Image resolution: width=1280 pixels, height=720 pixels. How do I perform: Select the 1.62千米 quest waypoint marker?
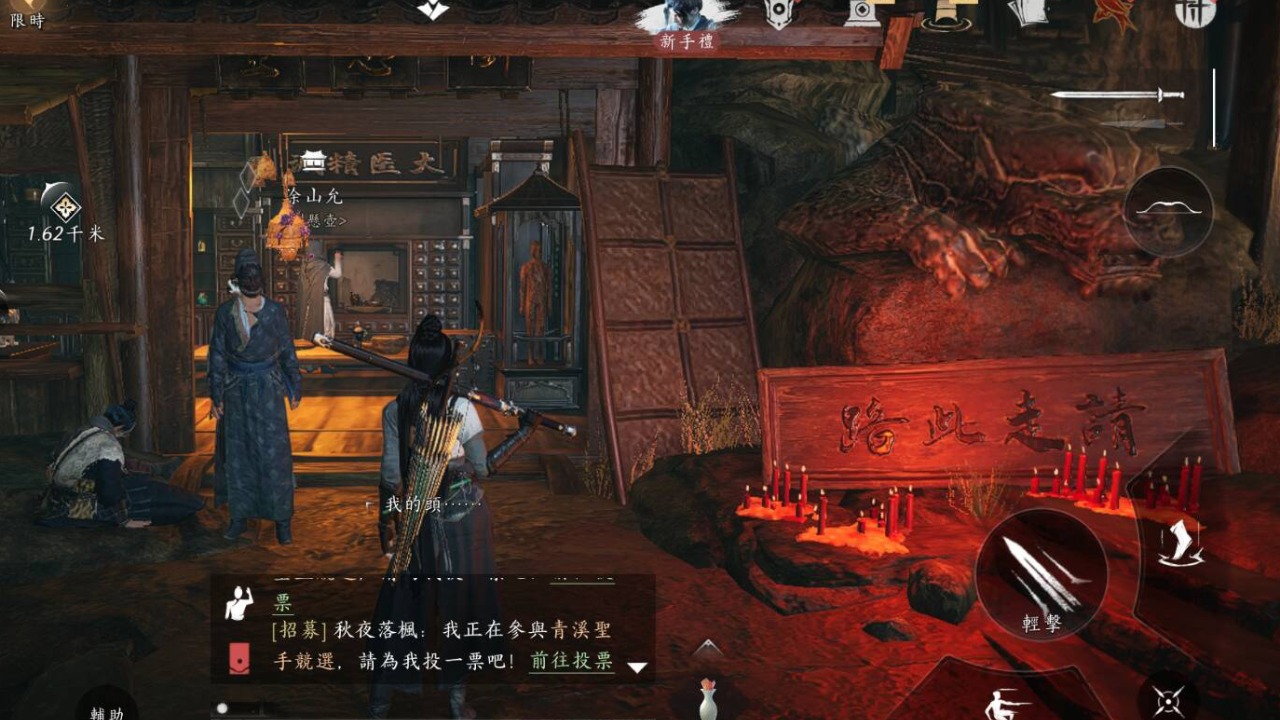[65, 209]
